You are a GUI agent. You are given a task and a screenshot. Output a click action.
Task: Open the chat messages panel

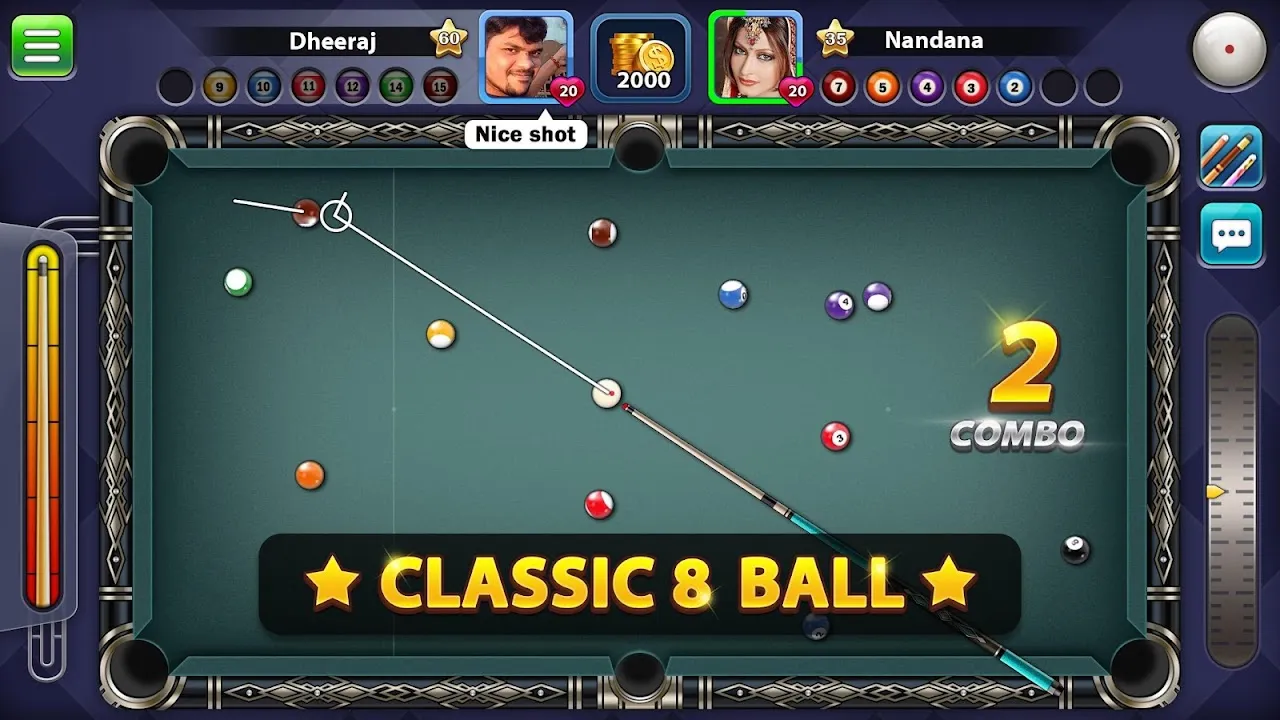pyautogui.click(x=1229, y=233)
